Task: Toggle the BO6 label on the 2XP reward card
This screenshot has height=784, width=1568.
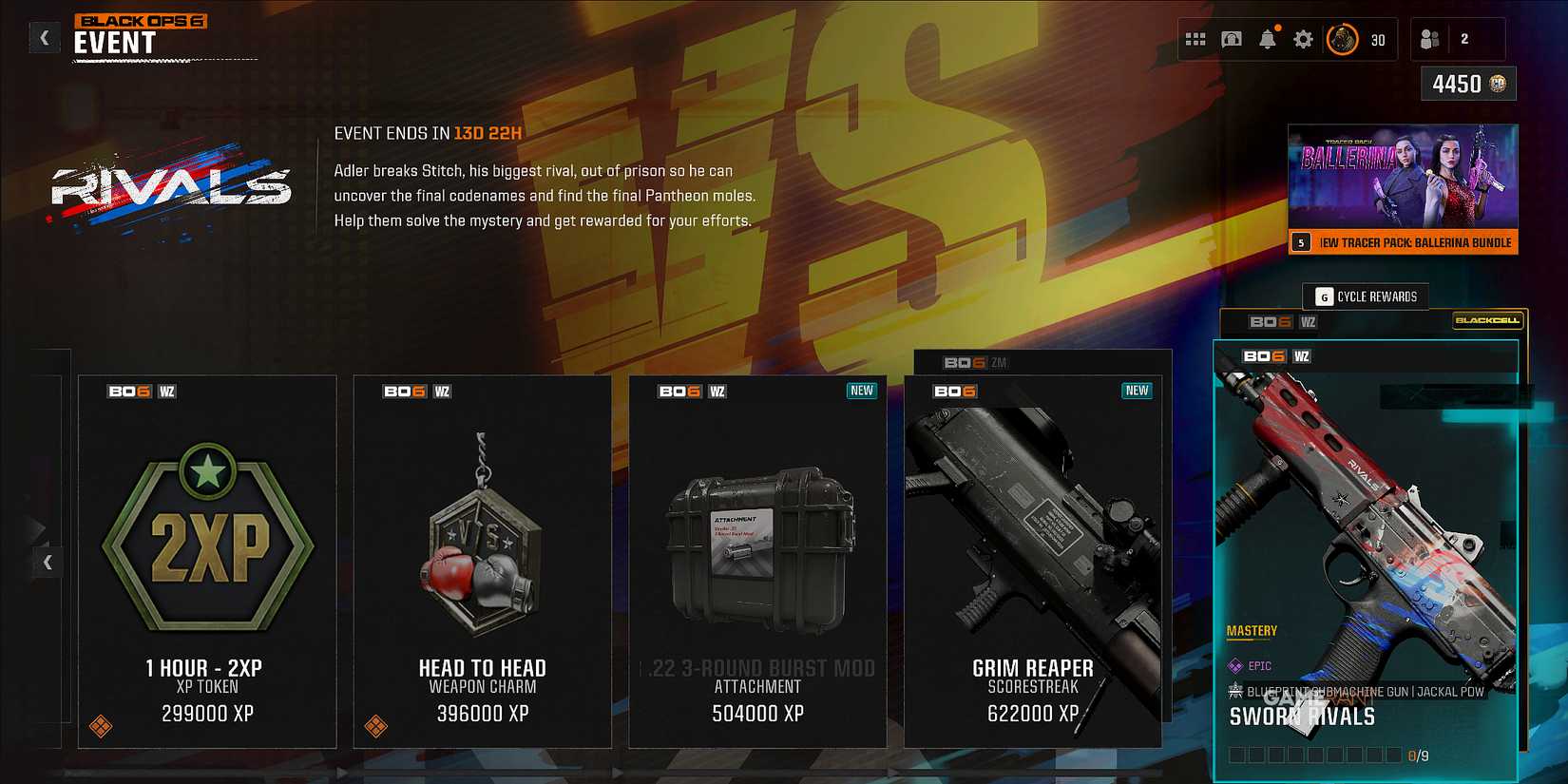Action: pyautogui.click(x=128, y=390)
